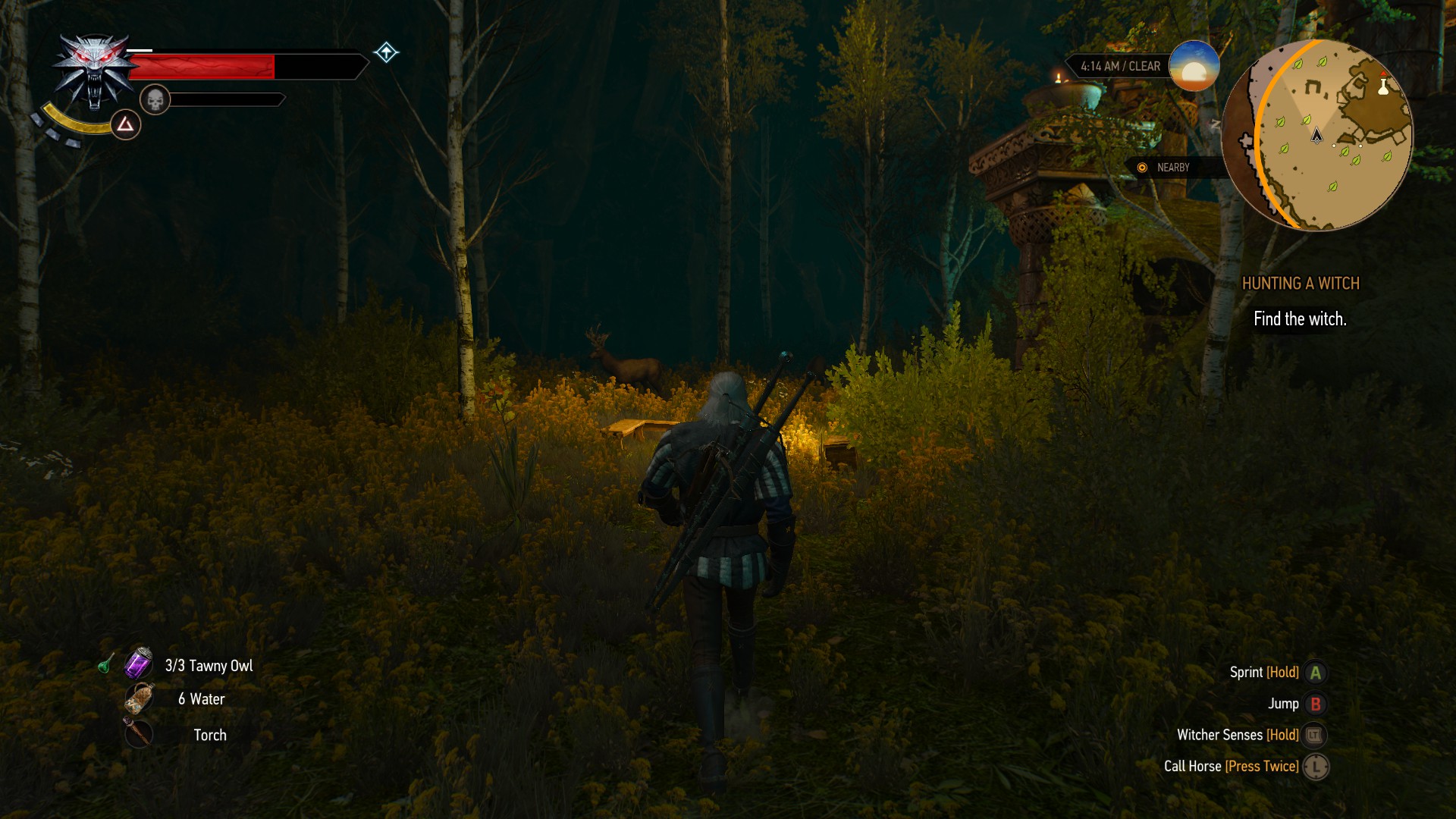
Task: Expand the NEARBY quest tracker
Action: tap(1172, 168)
